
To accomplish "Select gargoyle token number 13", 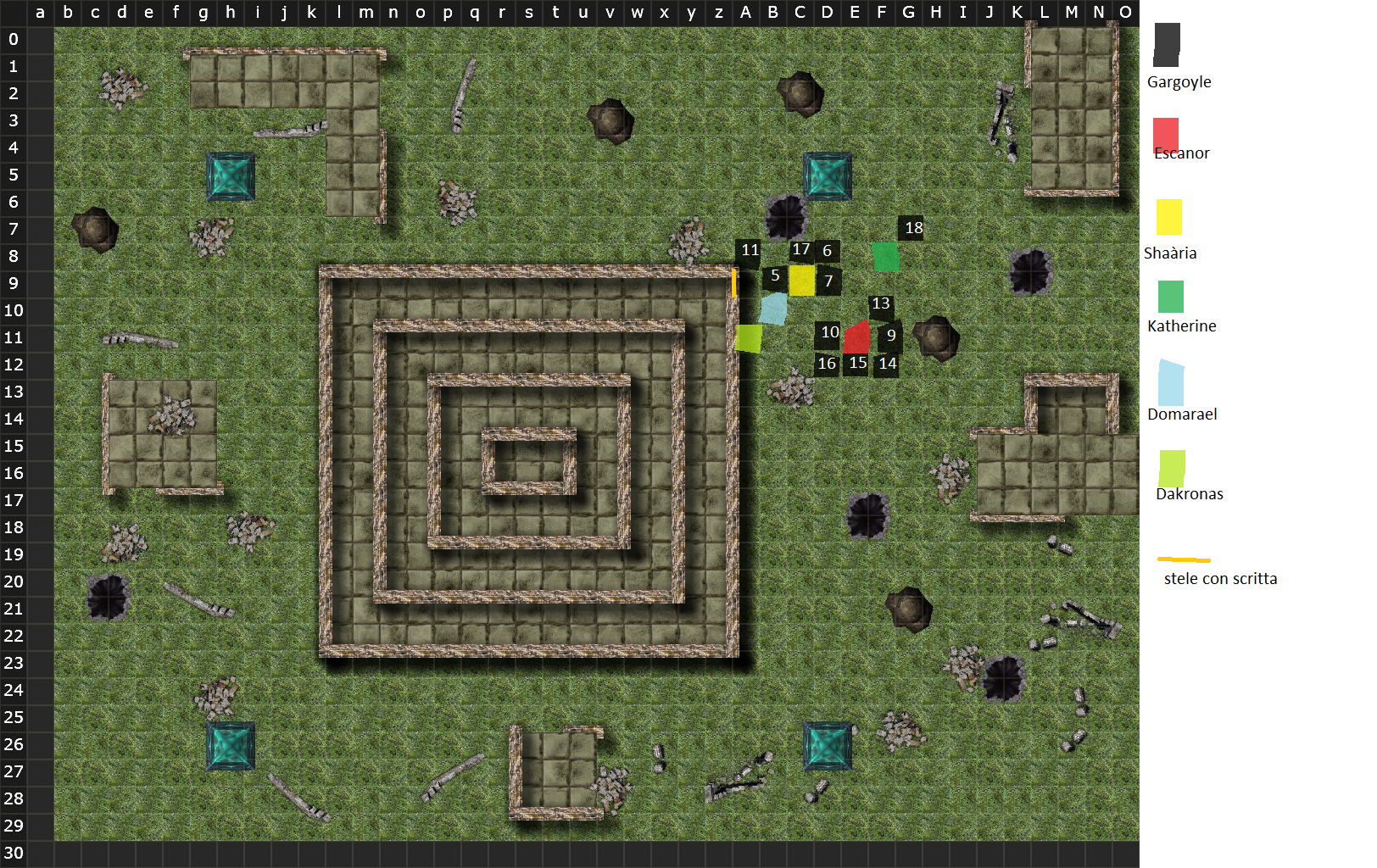I will click(881, 304).
